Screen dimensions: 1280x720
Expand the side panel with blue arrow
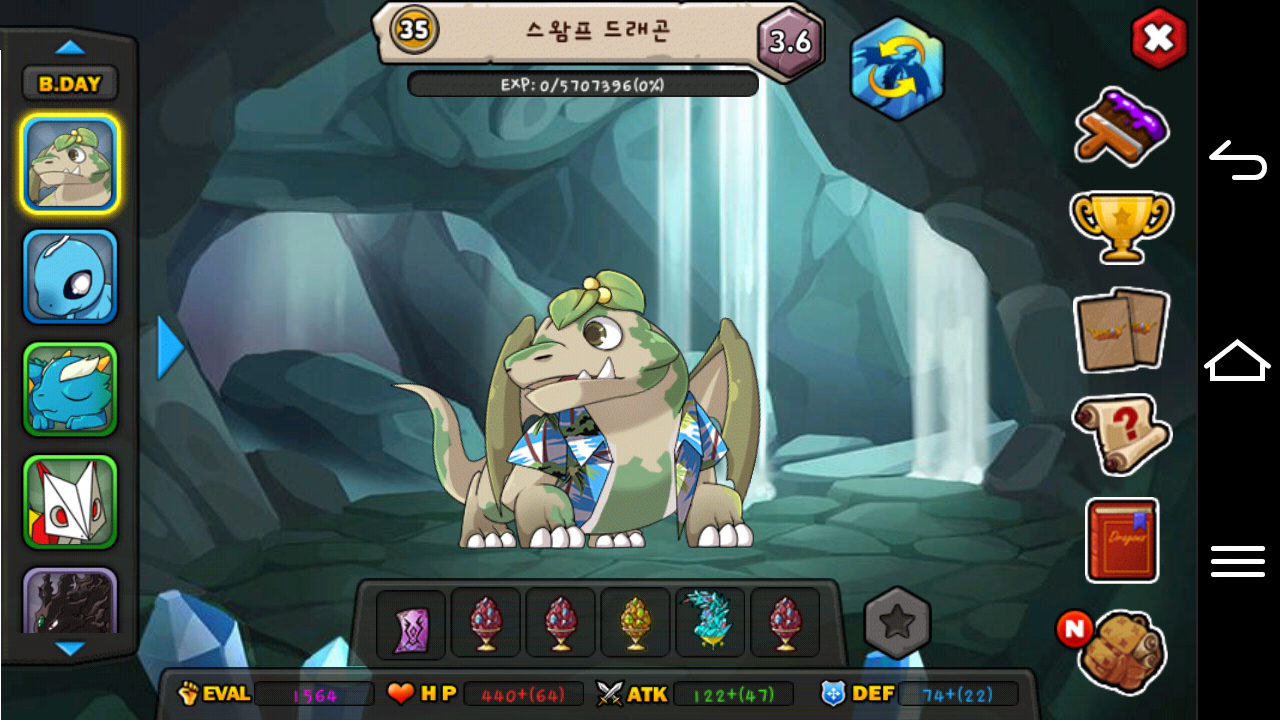point(171,348)
